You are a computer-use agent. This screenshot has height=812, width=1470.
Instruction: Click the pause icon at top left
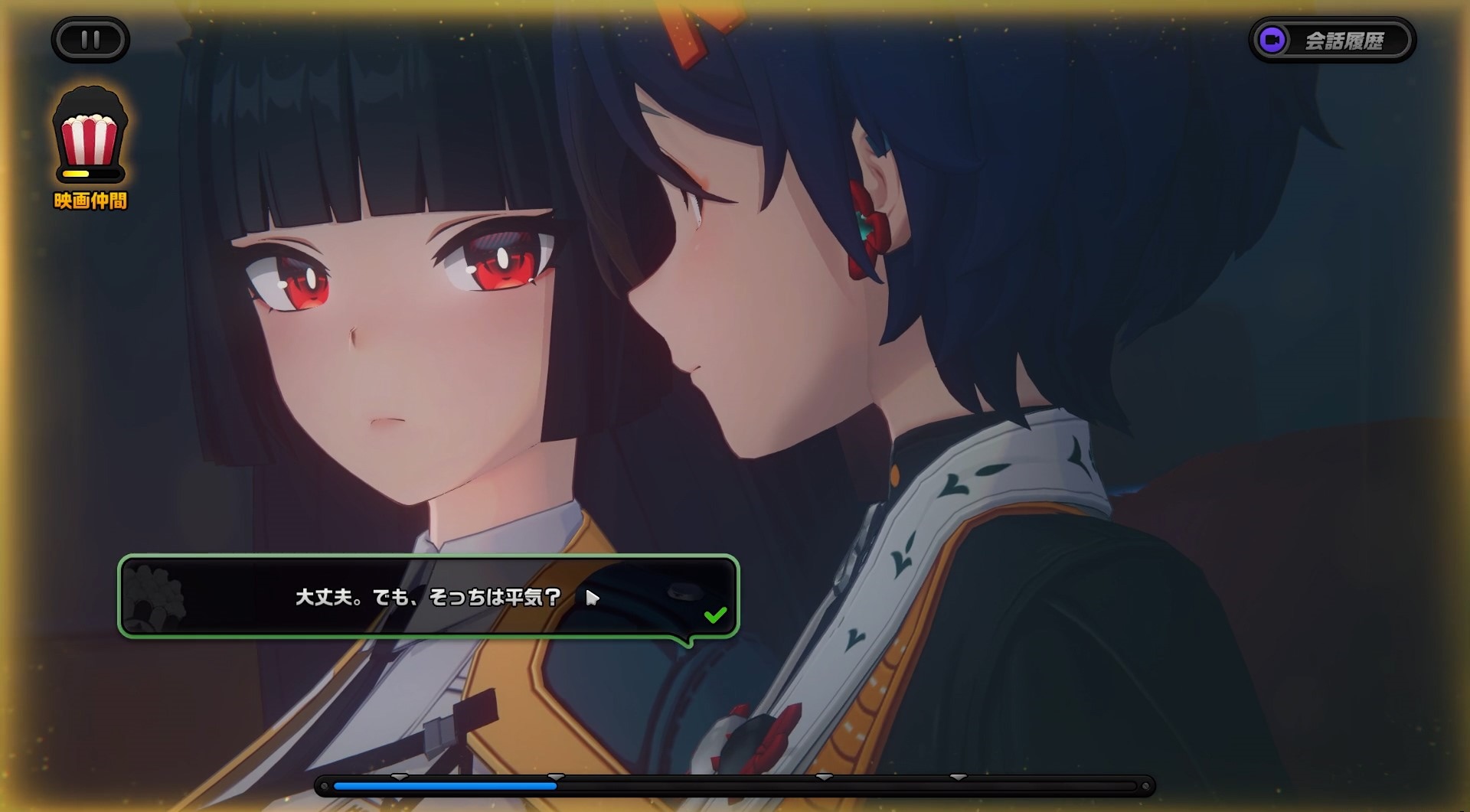click(90, 39)
